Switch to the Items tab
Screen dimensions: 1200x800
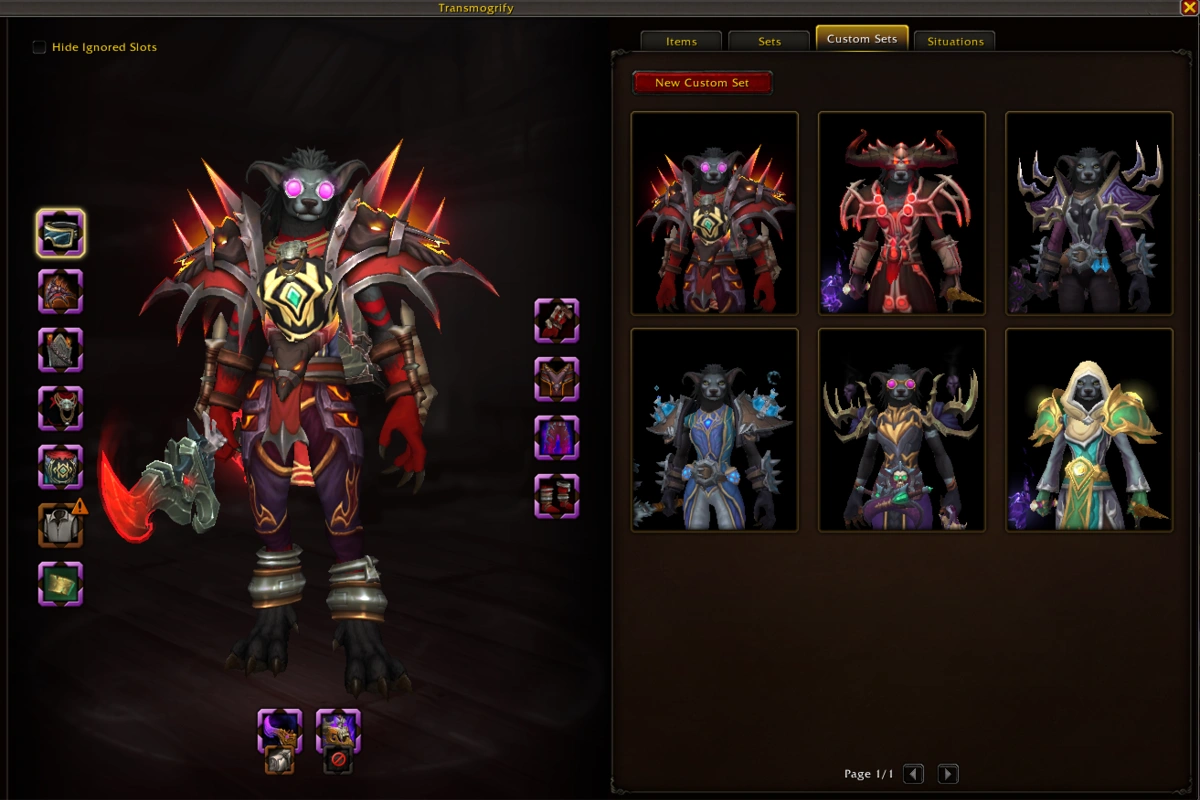tap(681, 41)
